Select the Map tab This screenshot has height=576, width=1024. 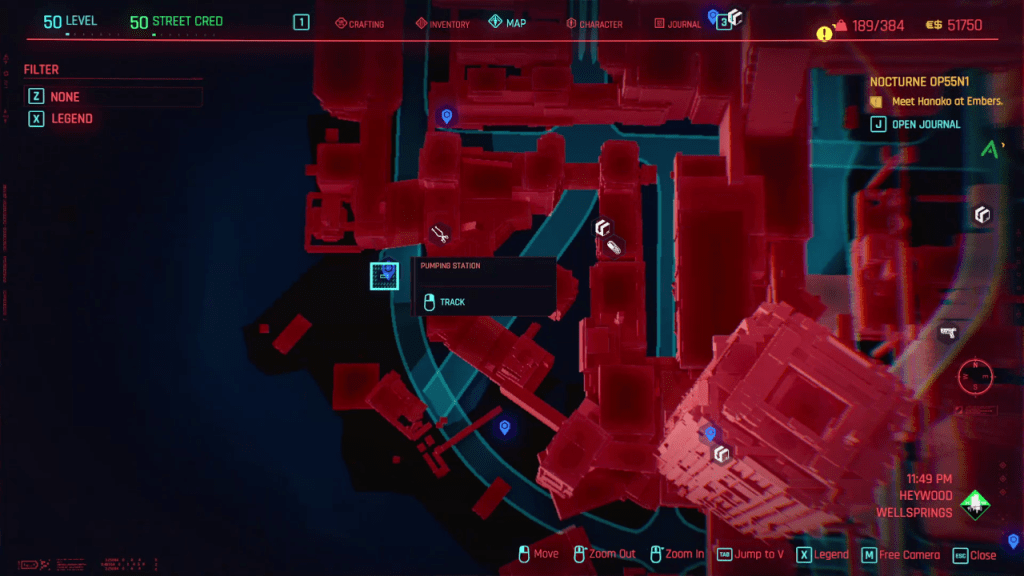click(x=508, y=22)
